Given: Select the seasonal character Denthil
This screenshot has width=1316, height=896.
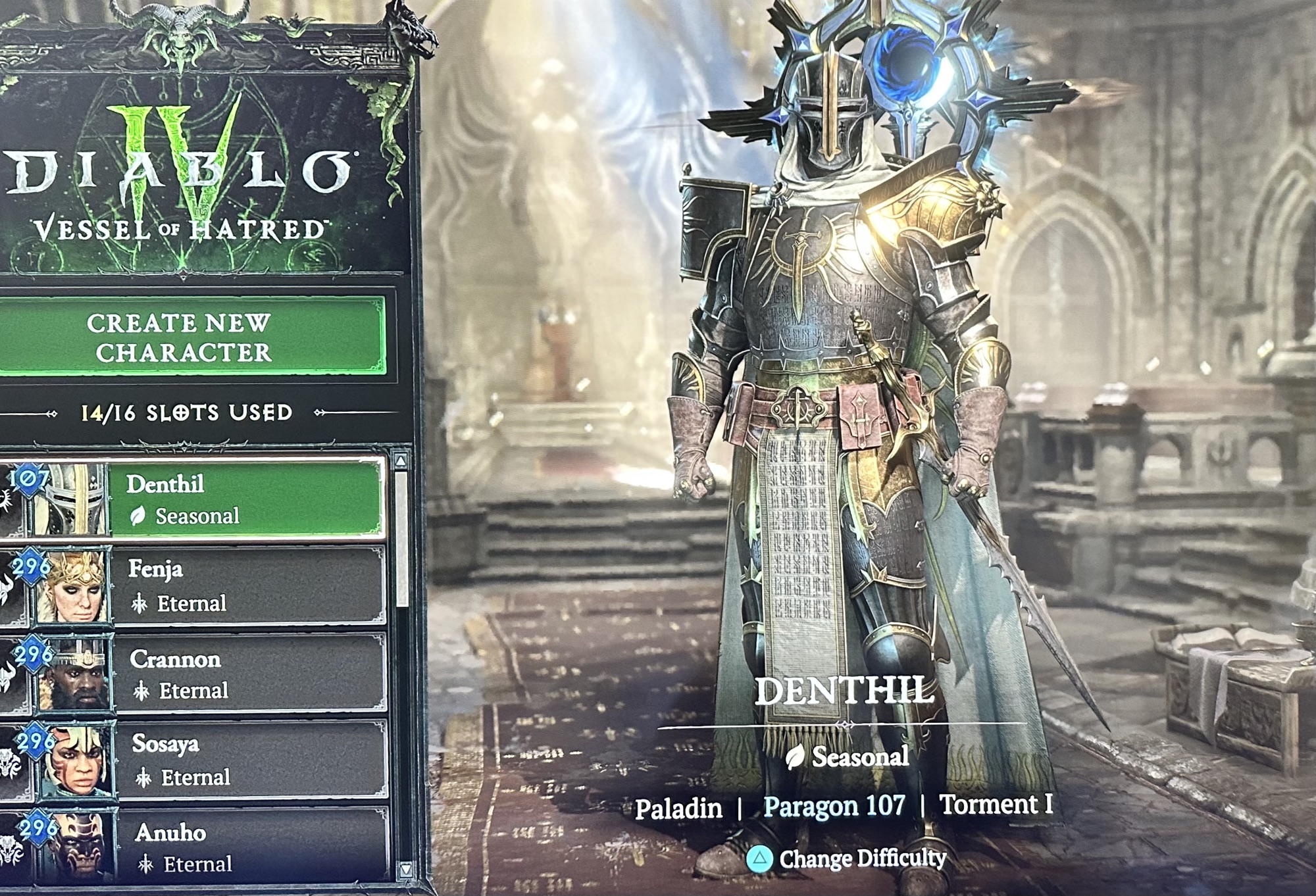Looking at the screenshot, I should [243, 499].
